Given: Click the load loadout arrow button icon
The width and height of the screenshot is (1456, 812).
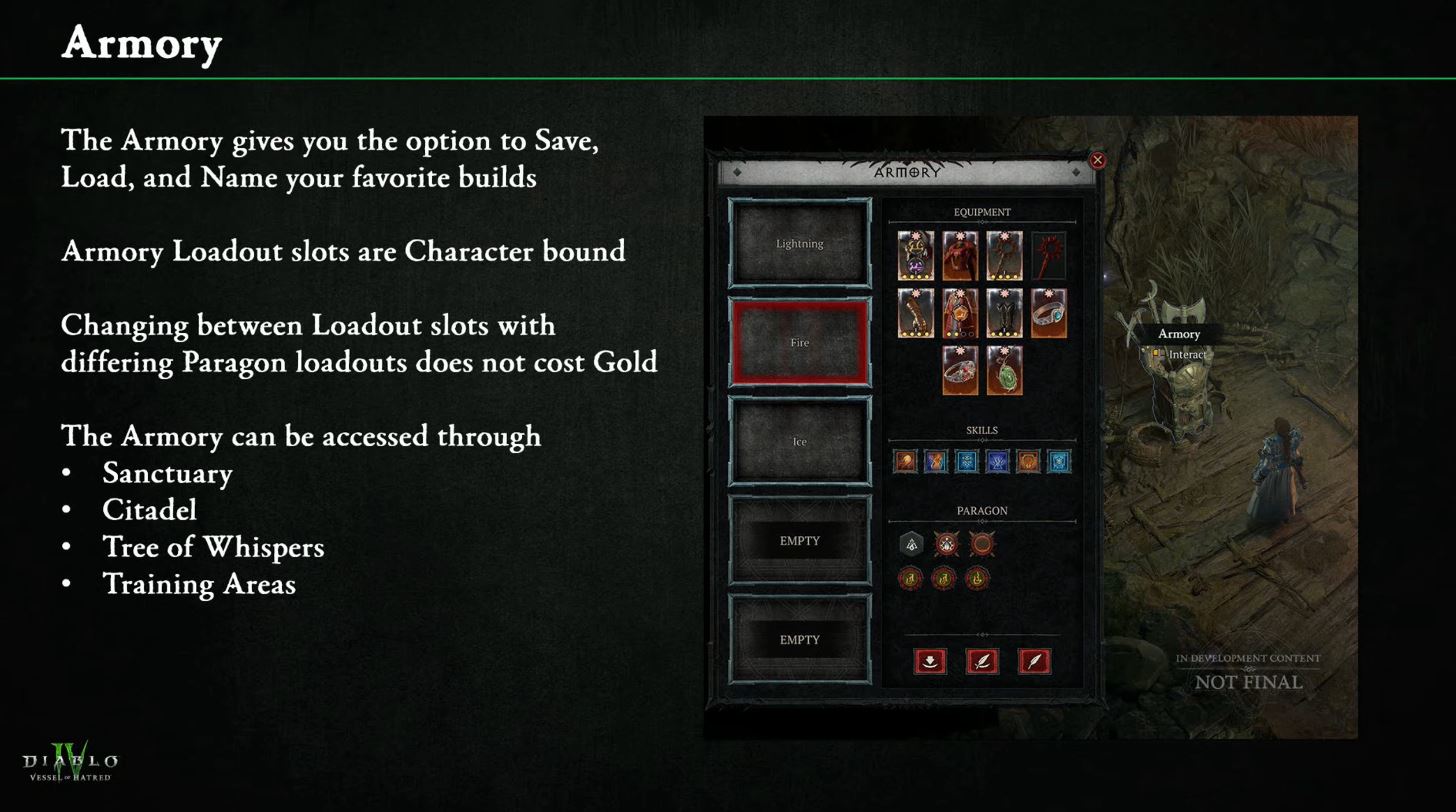Looking at the screenshot, I should pos(928,660).
